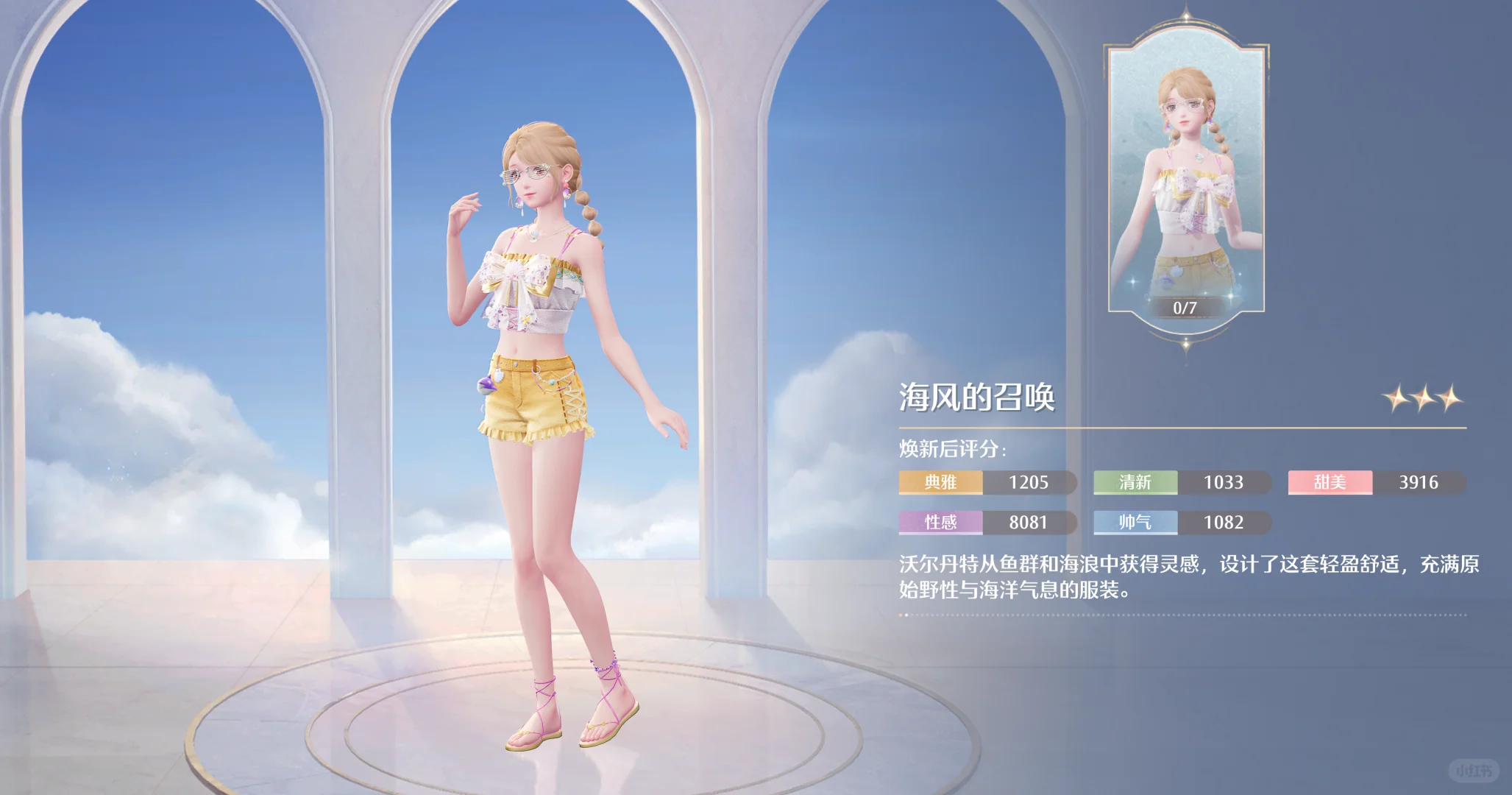Click the 帅气 cool attribute badge

[1135, 523]
